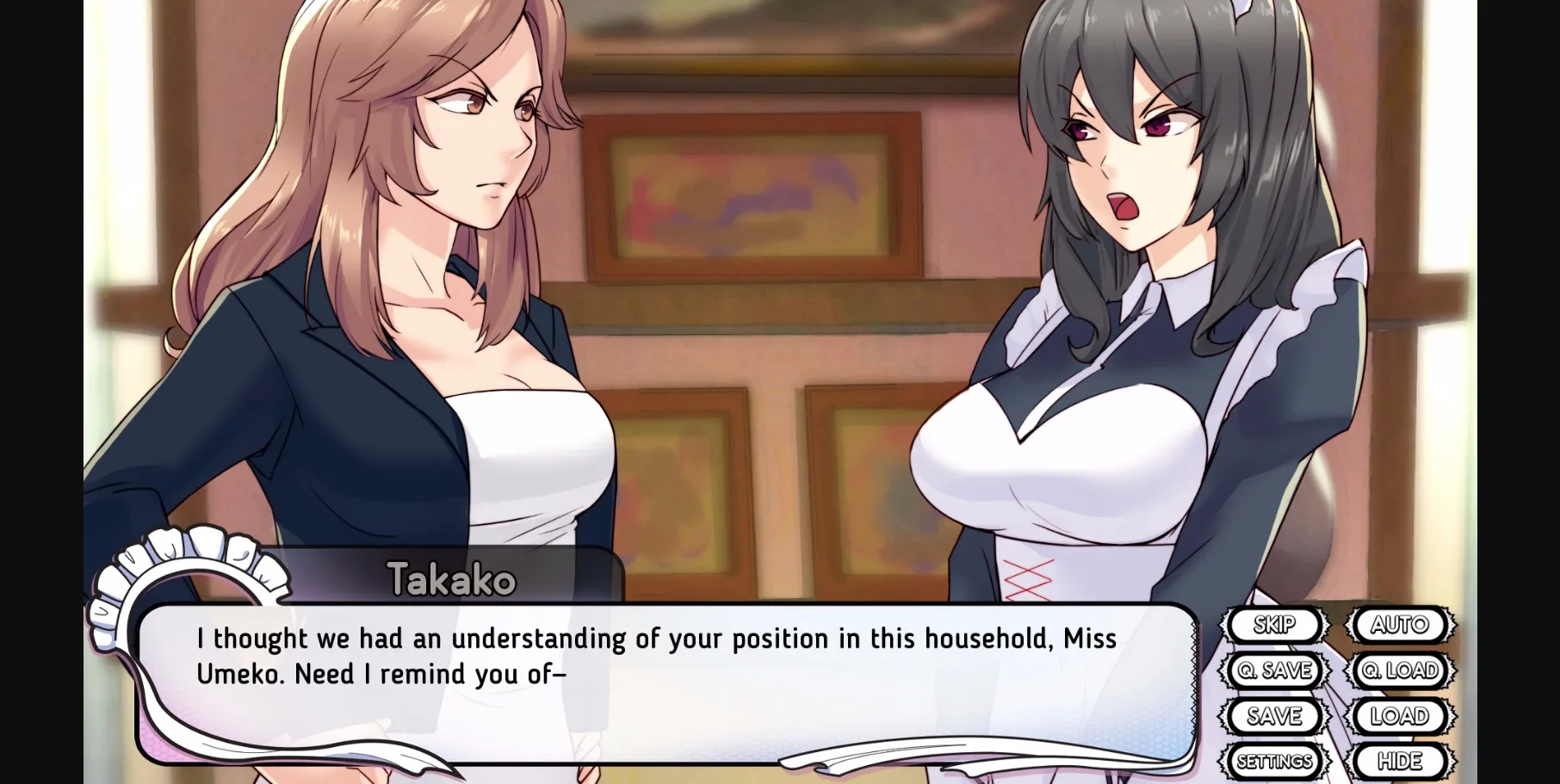This screenshot has height=784, width=1560.
Task: Open the SAVE screen
Action: pyautogui.click(x=1274, y=716)
